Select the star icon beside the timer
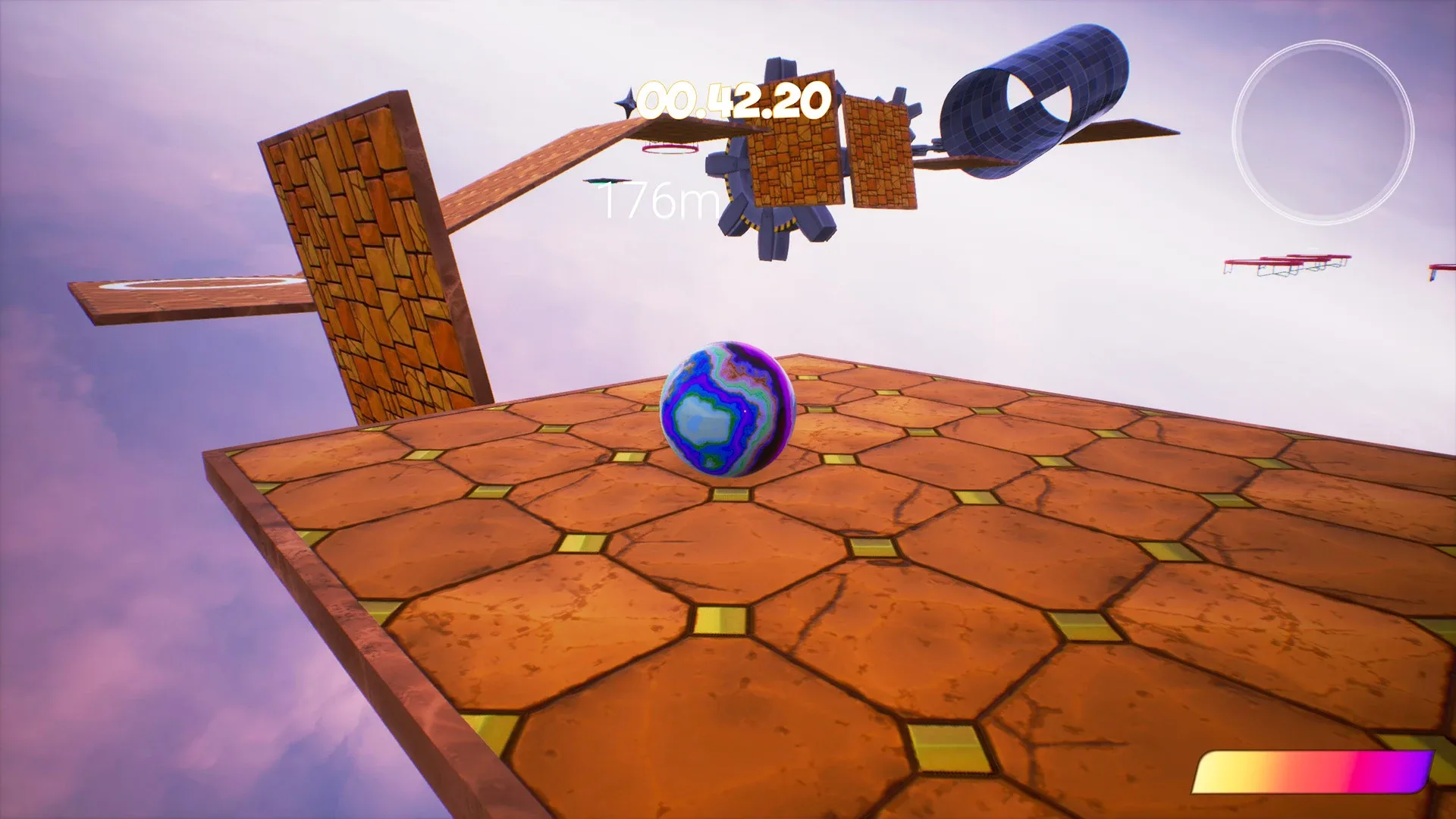 pyautogui.click(x=625, y=99)
